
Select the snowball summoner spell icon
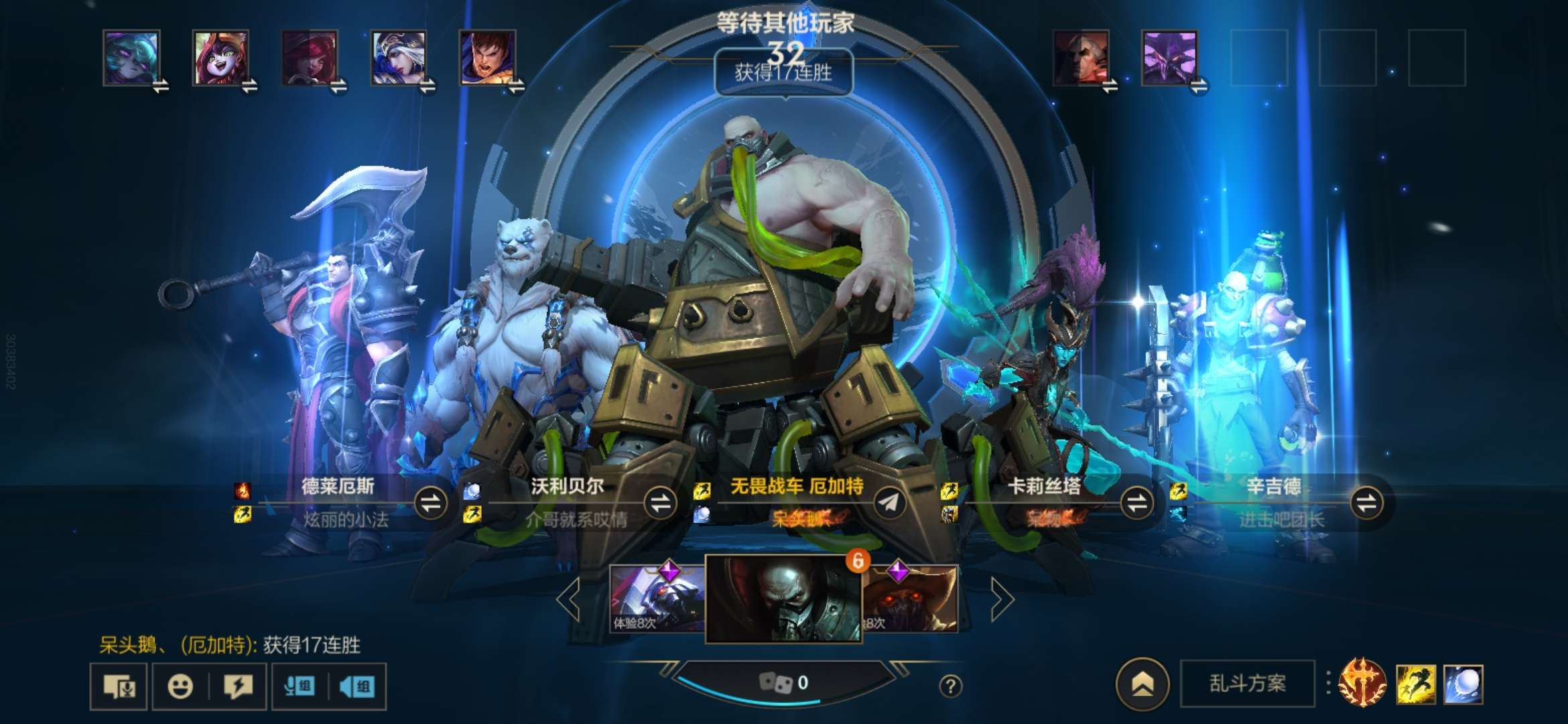[x=1463, y=684]
